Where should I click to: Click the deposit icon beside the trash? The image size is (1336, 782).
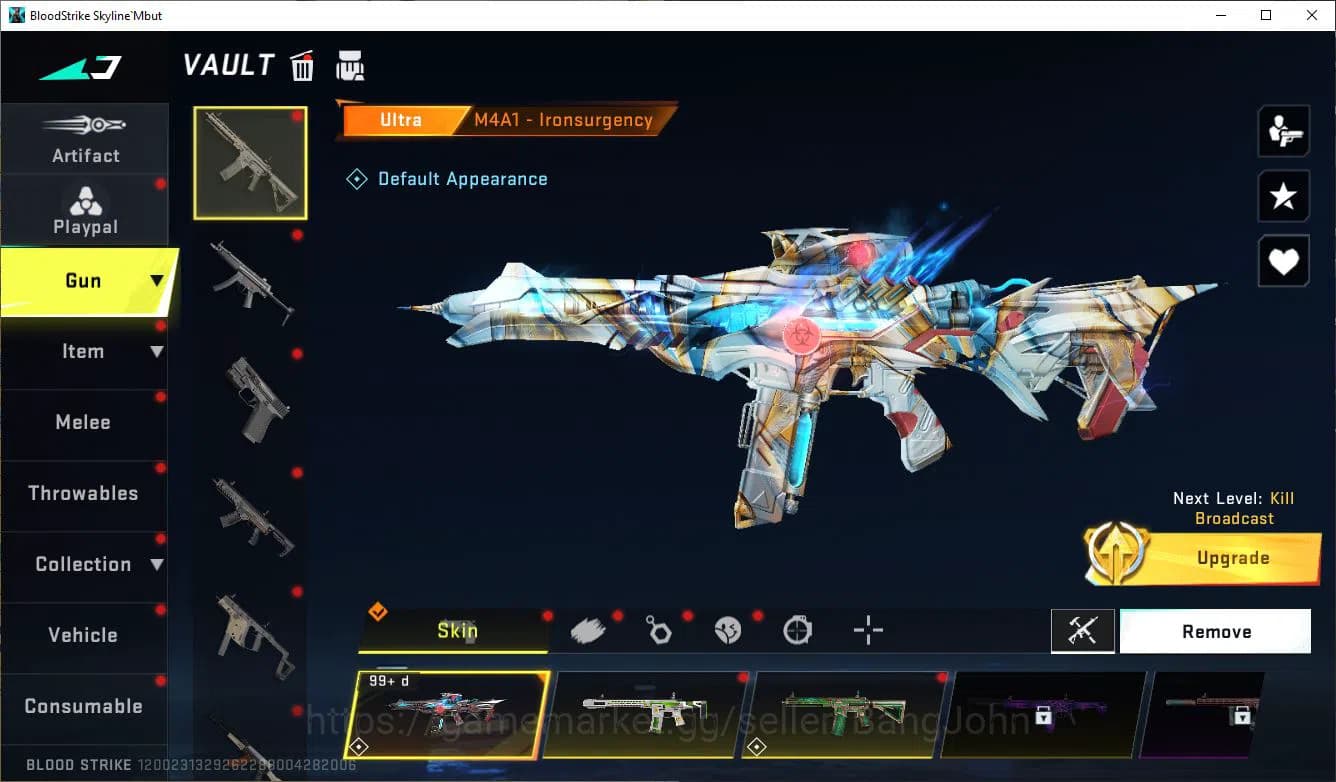pyautogui.click(x=350, y=65)
